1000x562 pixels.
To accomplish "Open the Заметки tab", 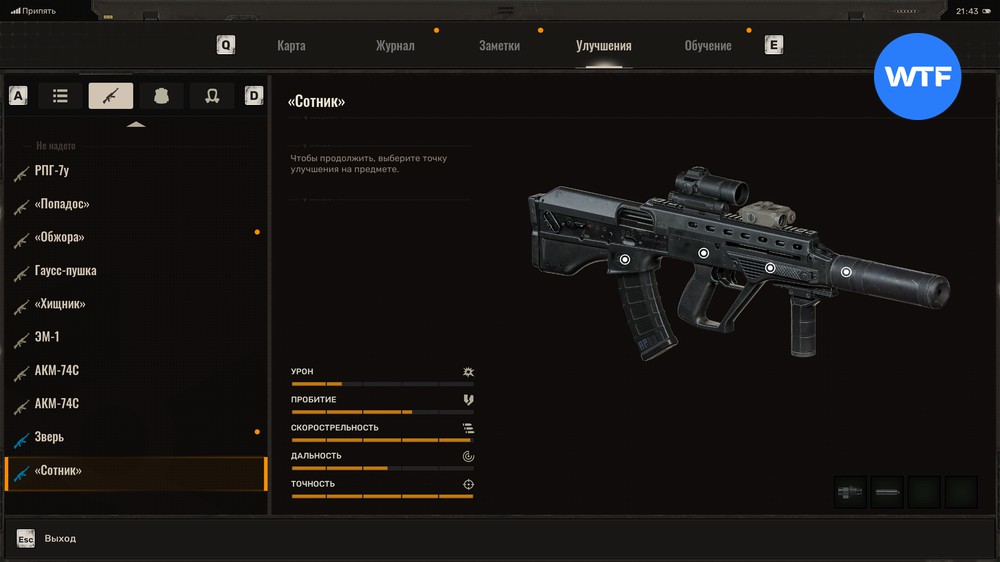I will point(499,46).
